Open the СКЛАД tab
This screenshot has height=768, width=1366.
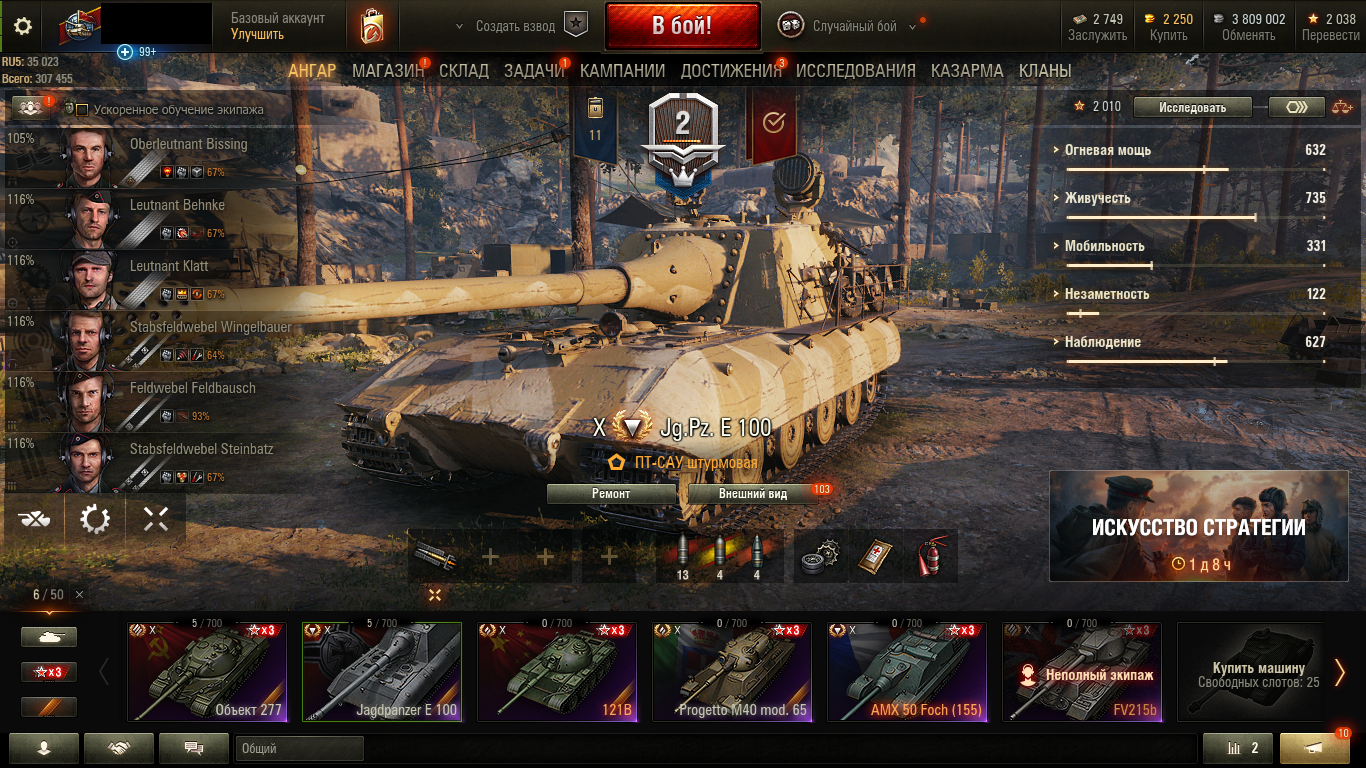tap(464, 71)
